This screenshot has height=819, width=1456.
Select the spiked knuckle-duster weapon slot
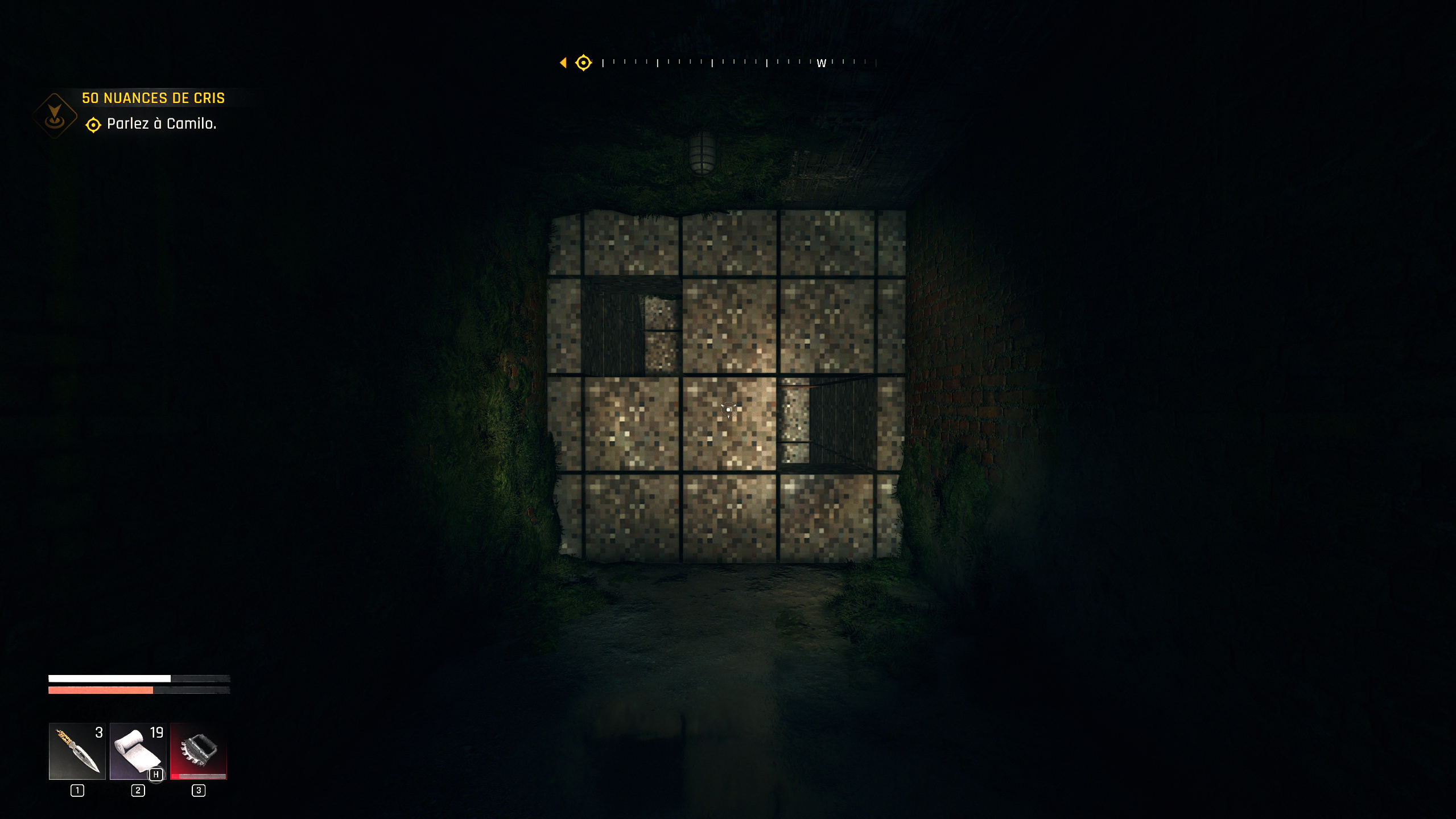coord(199,751)
